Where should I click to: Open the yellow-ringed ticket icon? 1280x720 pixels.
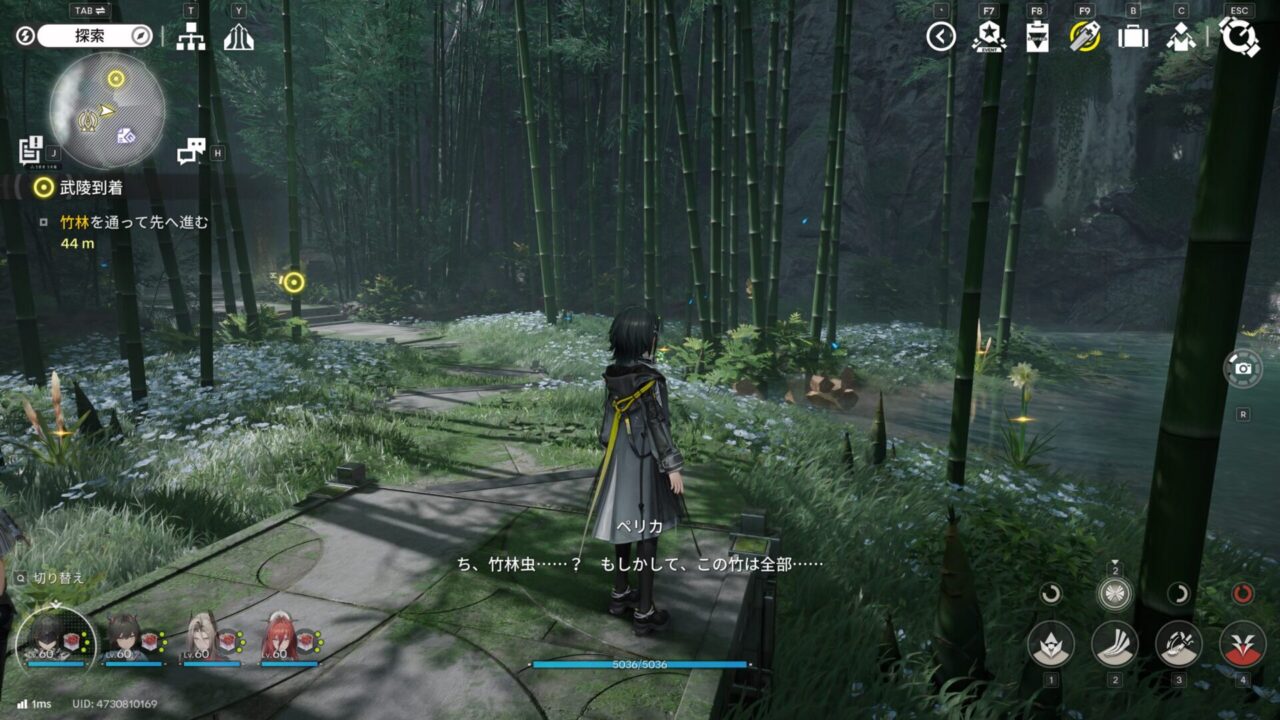pos(1084,37)
